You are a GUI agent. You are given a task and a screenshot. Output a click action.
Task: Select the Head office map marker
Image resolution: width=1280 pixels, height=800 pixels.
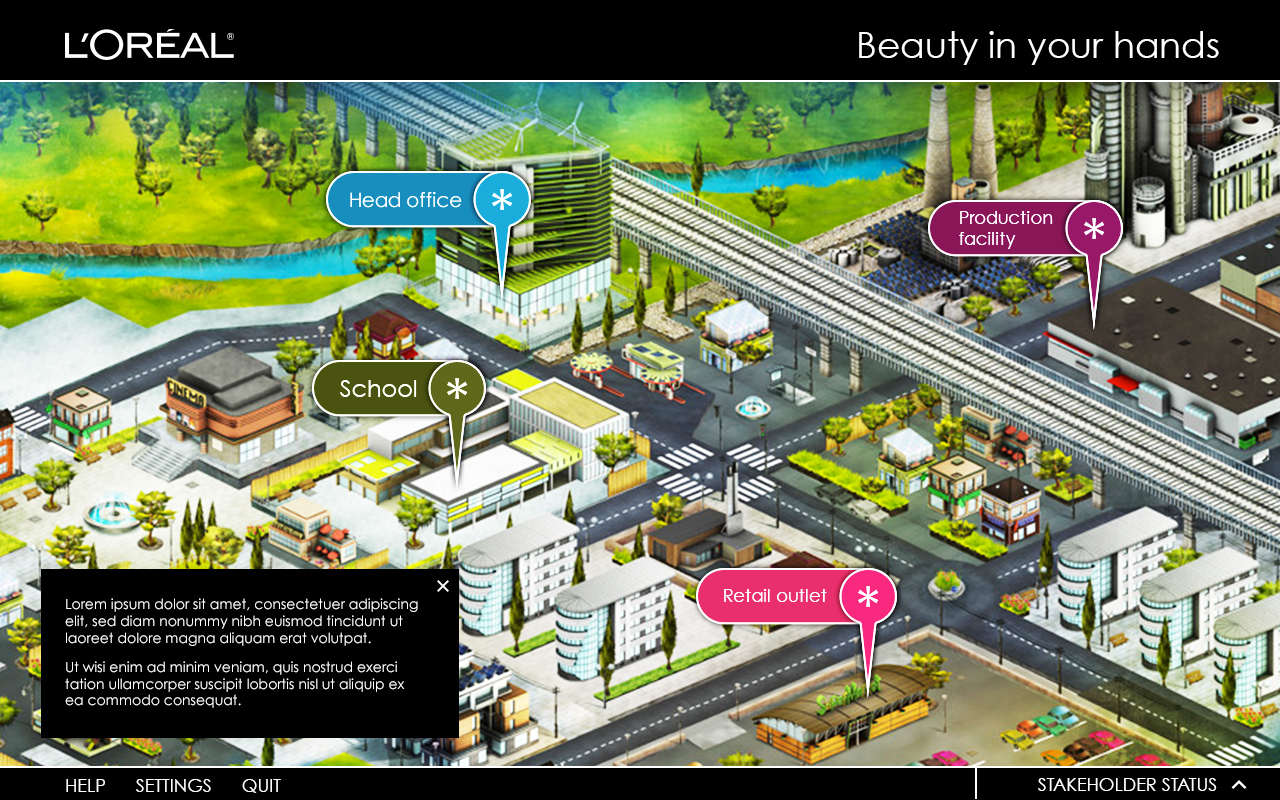pyautogui.click(x=427, y=200)
